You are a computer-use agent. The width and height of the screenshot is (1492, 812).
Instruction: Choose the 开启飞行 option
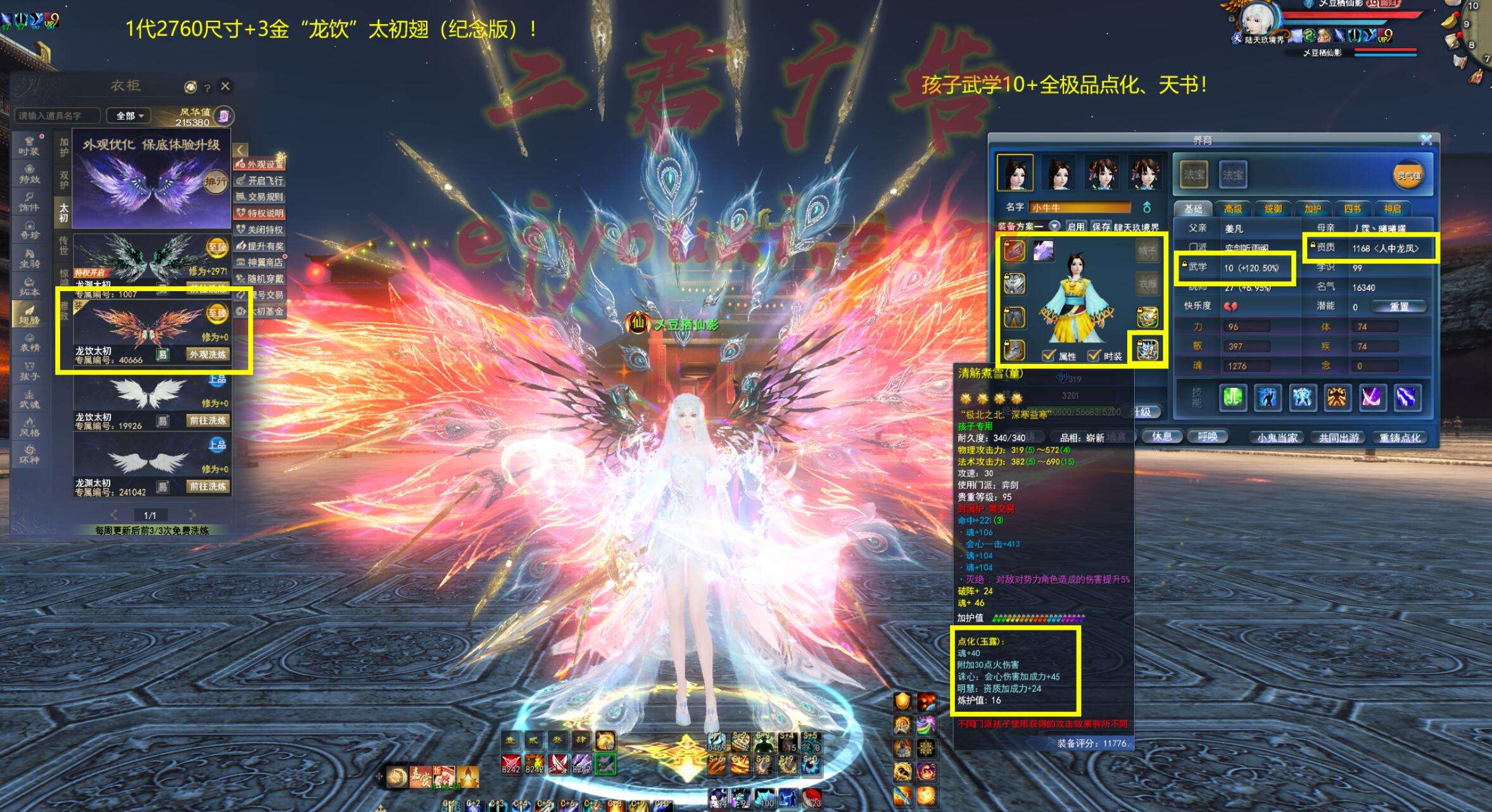261,180
